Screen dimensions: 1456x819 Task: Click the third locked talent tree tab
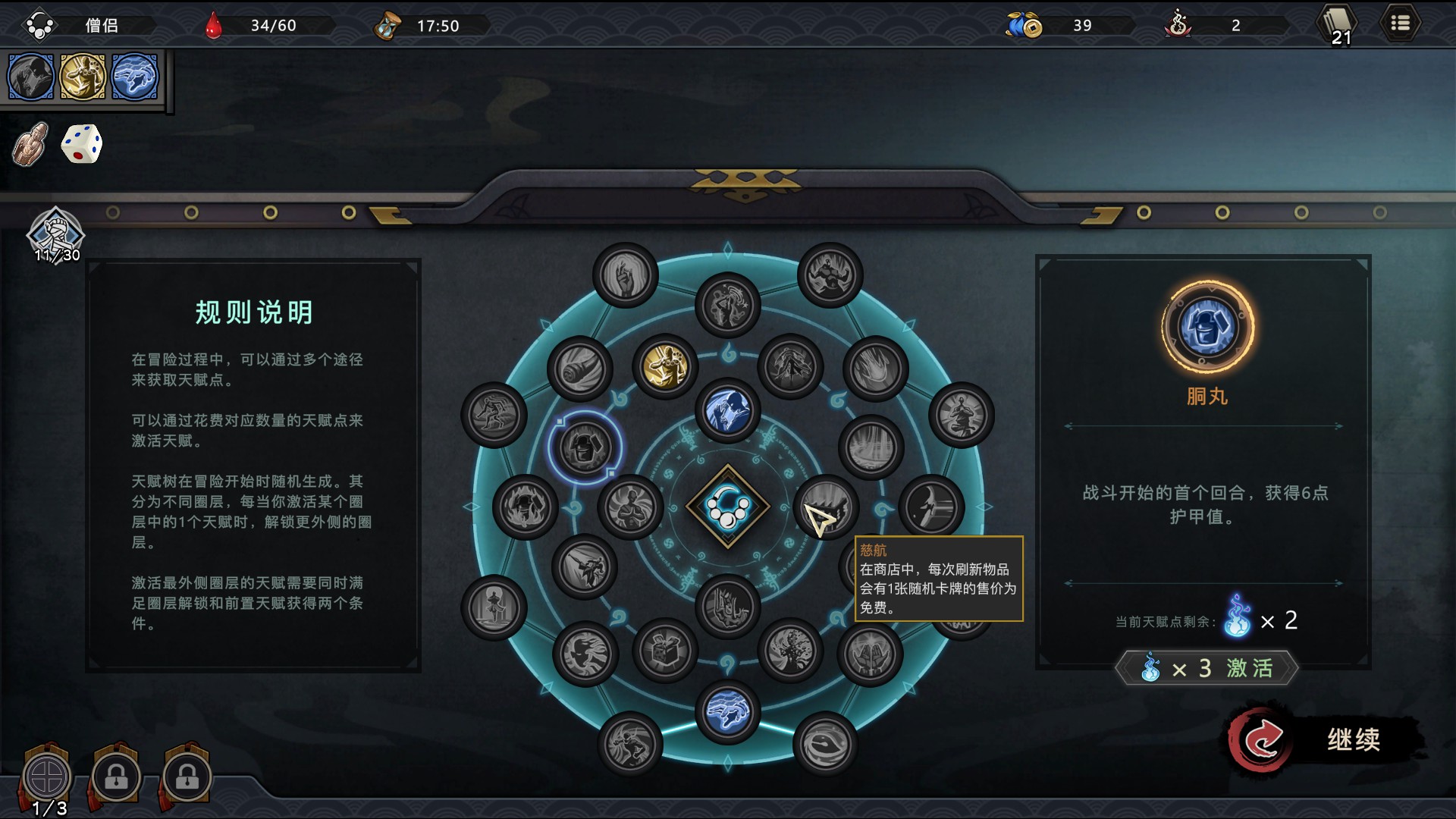[x=187, y=777]
